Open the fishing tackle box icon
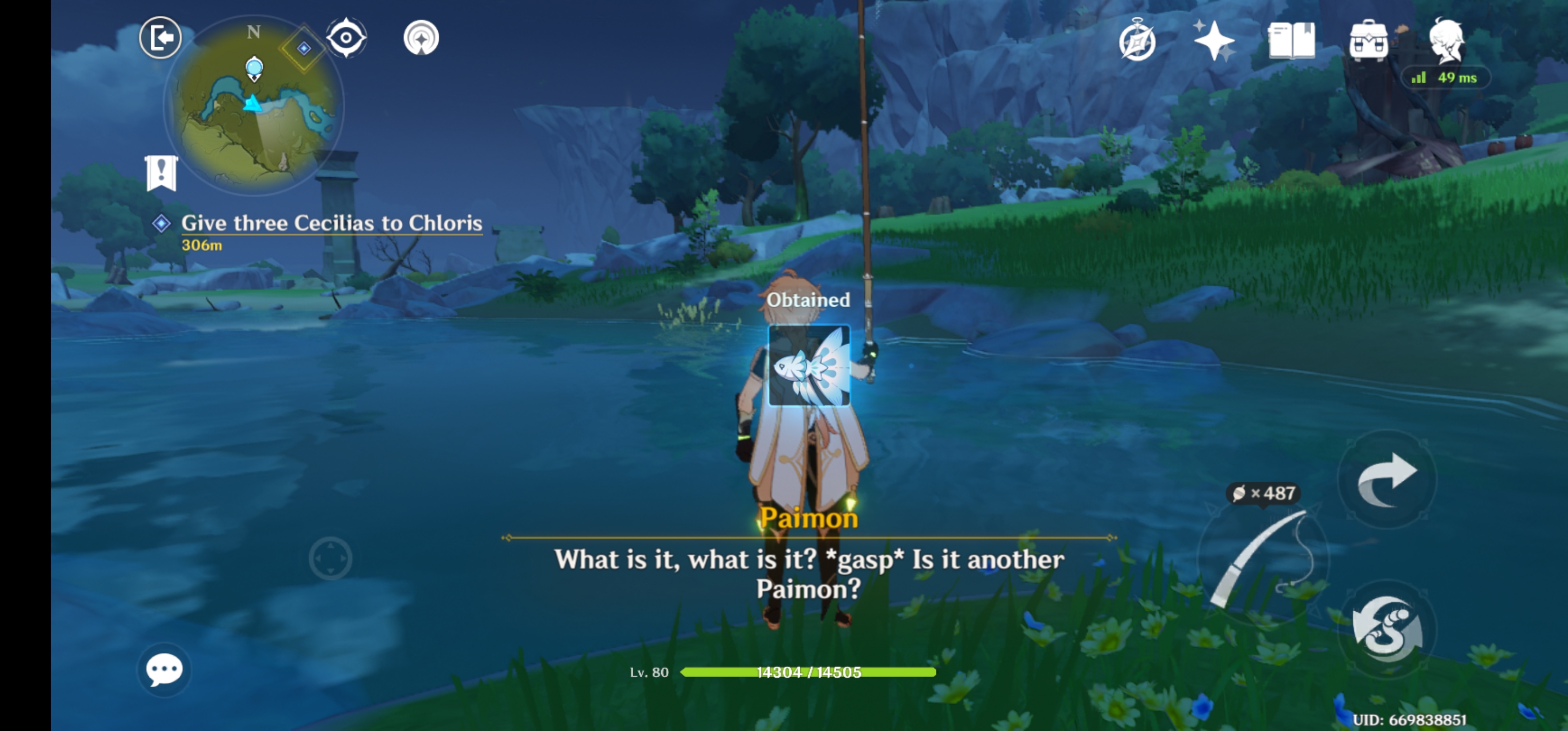Viewport: 1568px width, 731px height. (1368, 39)
